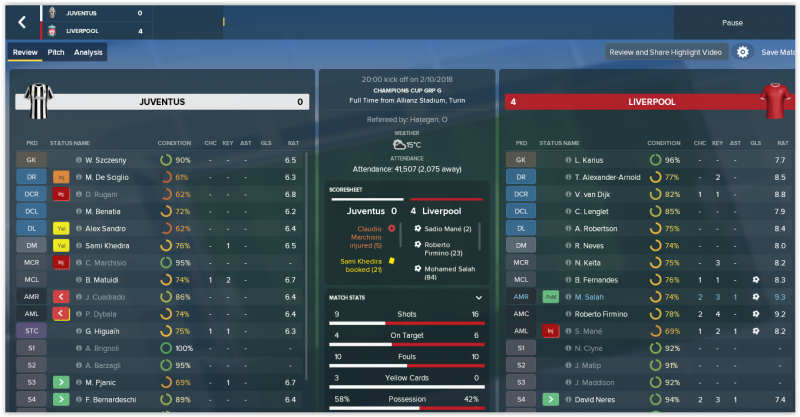Select the Review tab
This screenshot has height=417, width=800.
[25, 52]
